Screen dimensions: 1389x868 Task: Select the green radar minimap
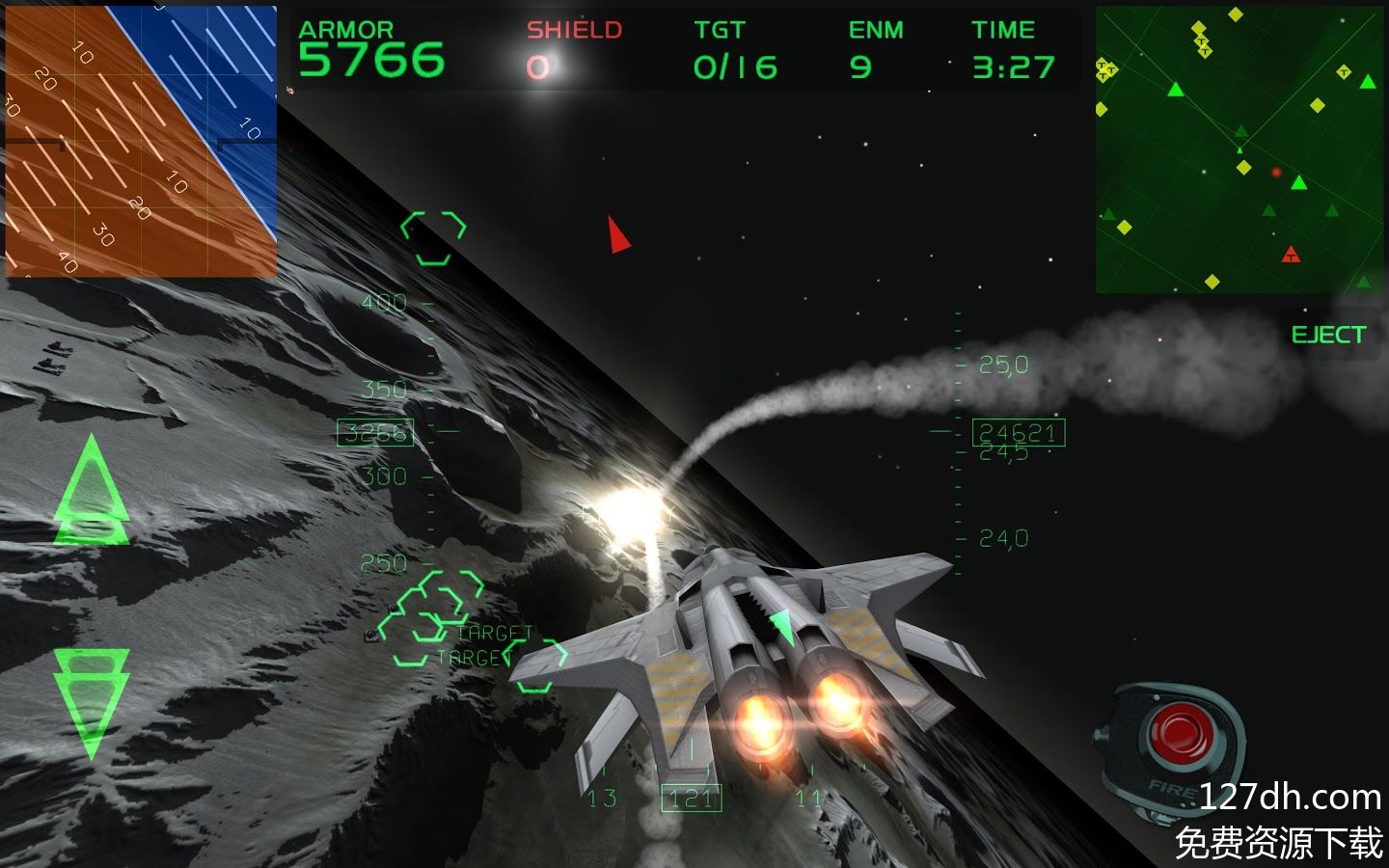point(1240,149)
